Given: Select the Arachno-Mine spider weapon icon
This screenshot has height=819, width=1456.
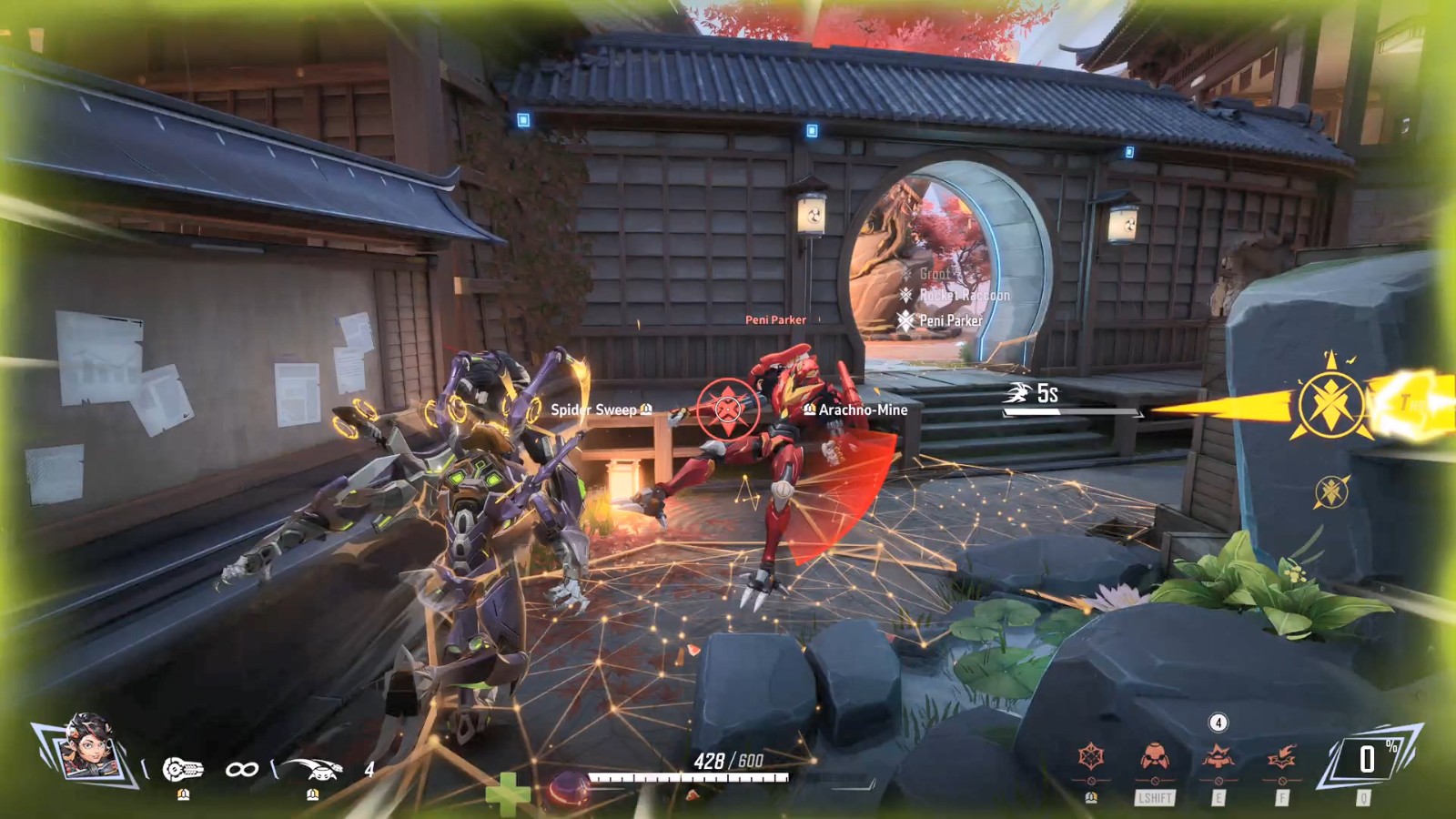Looking at the screenshot, I should (312, 770).
